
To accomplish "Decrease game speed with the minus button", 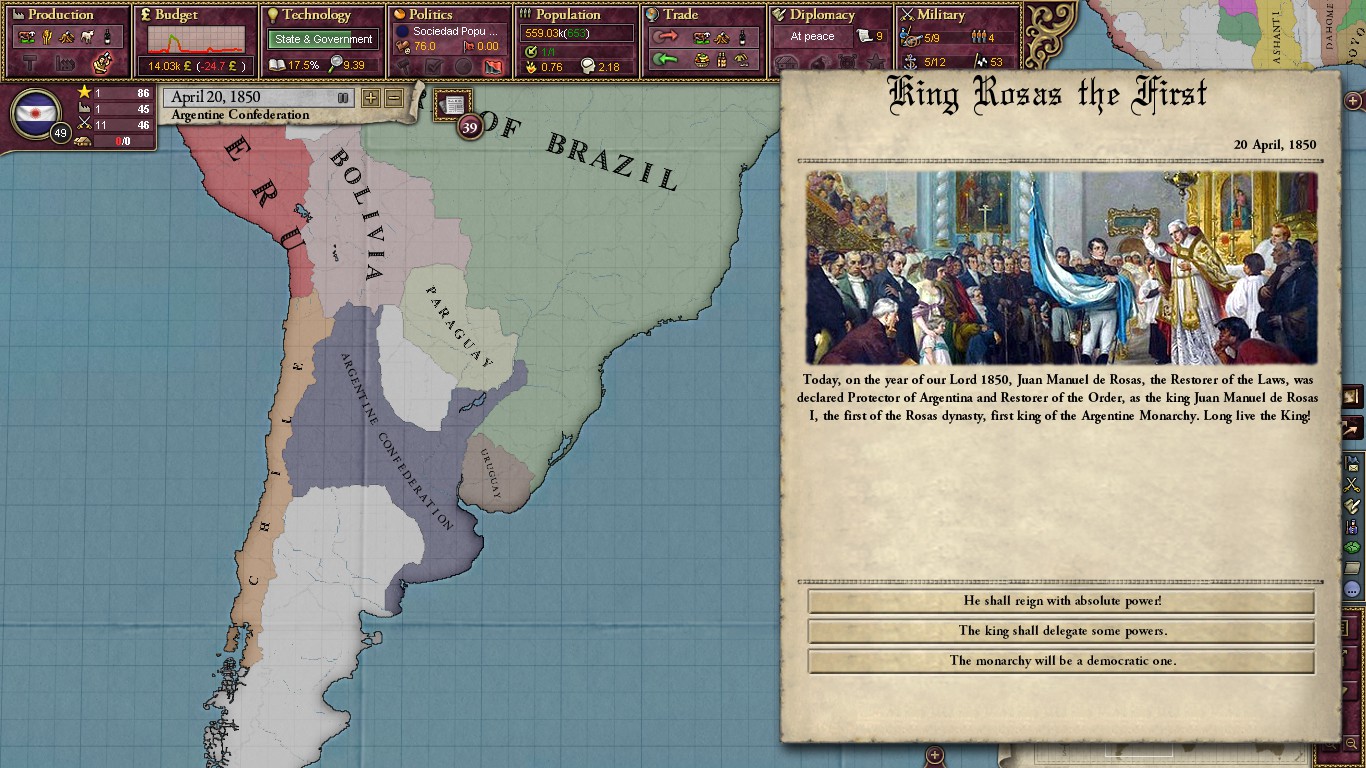I will click(x=394, y=98).
